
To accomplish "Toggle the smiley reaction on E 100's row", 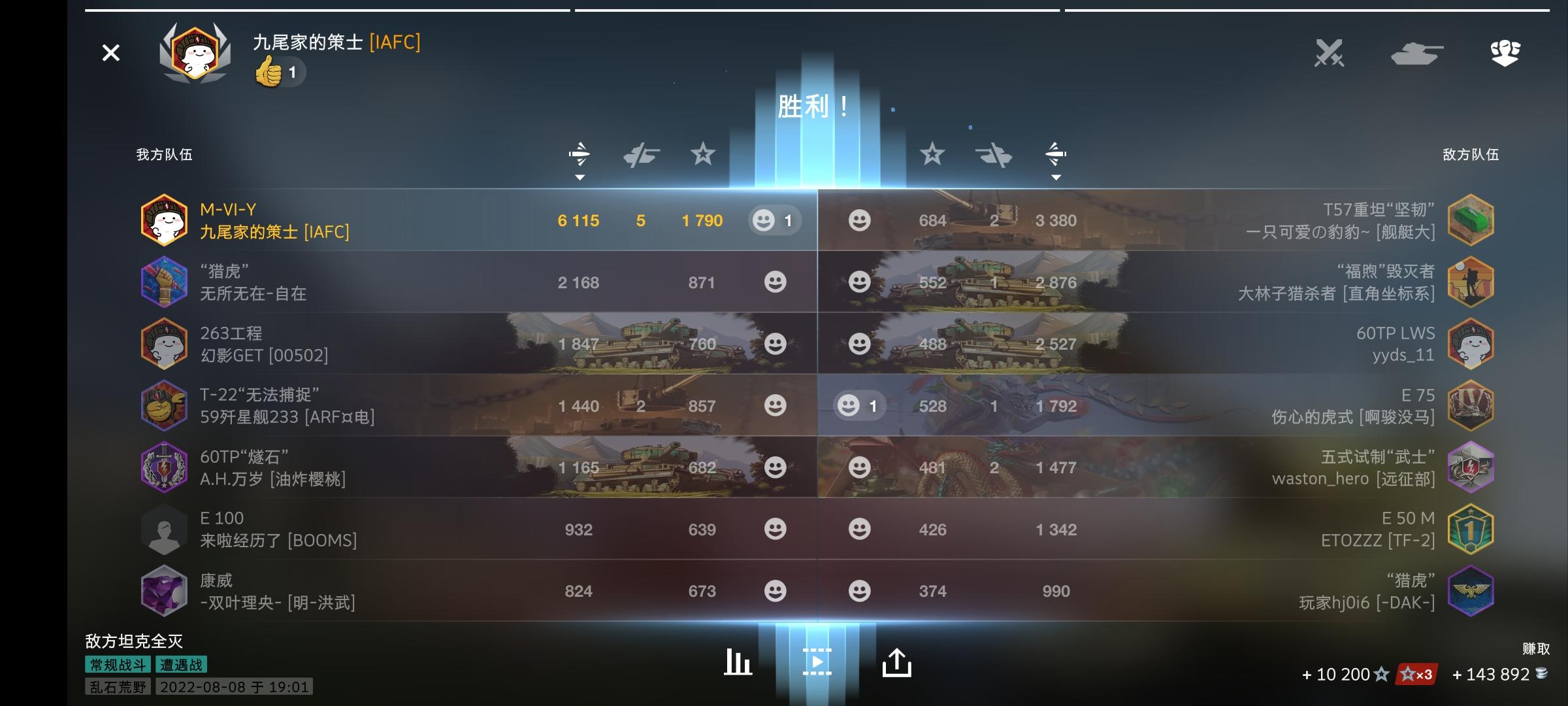I will pyautogui.click(x=777, y=529).
